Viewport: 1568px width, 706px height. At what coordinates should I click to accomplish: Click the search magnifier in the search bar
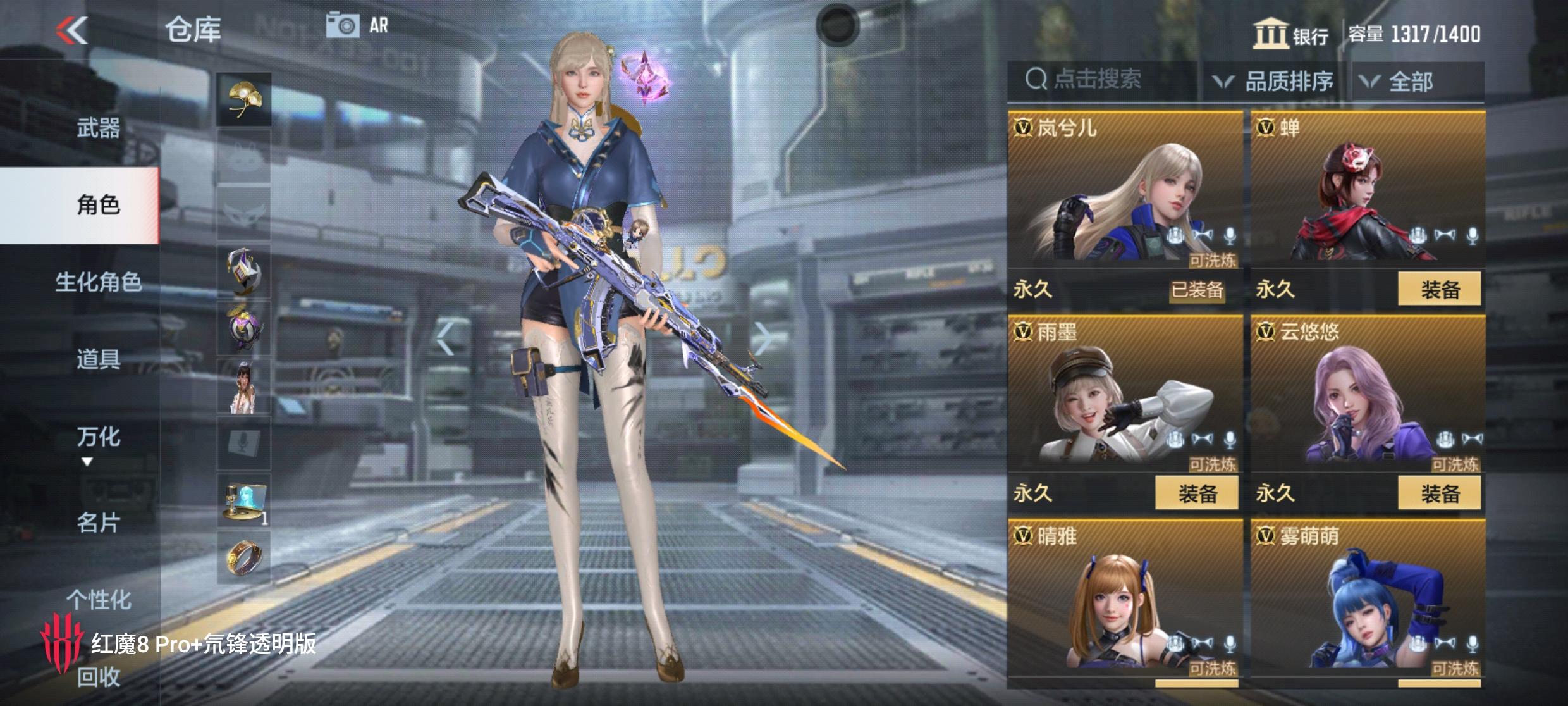1036,80
